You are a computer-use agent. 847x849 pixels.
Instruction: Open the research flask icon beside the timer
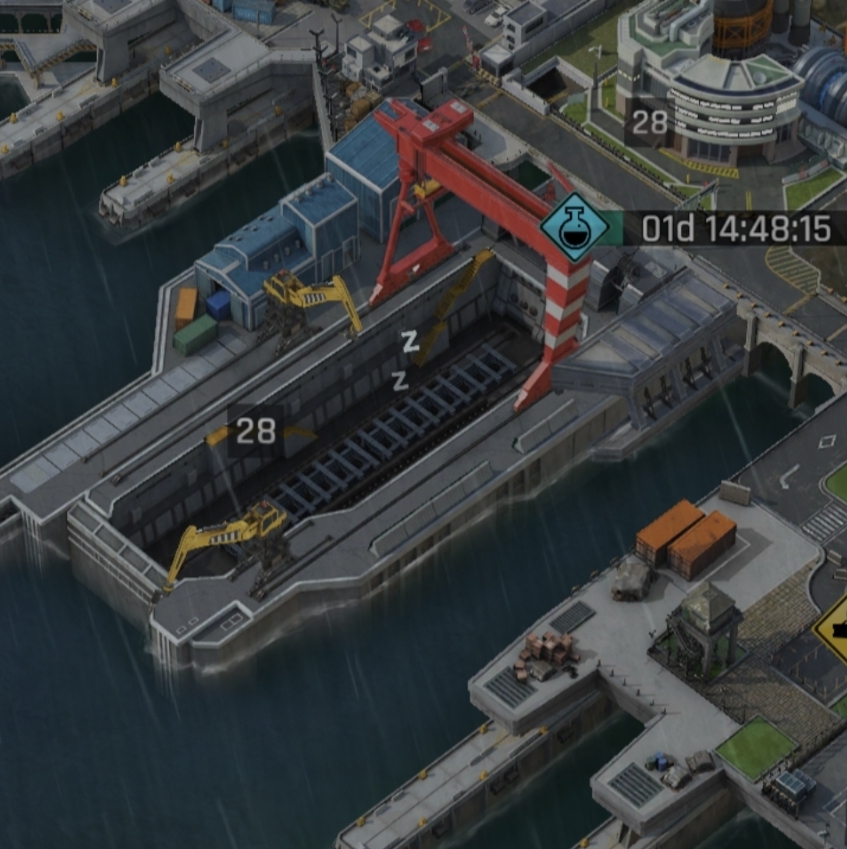(574, 228)
